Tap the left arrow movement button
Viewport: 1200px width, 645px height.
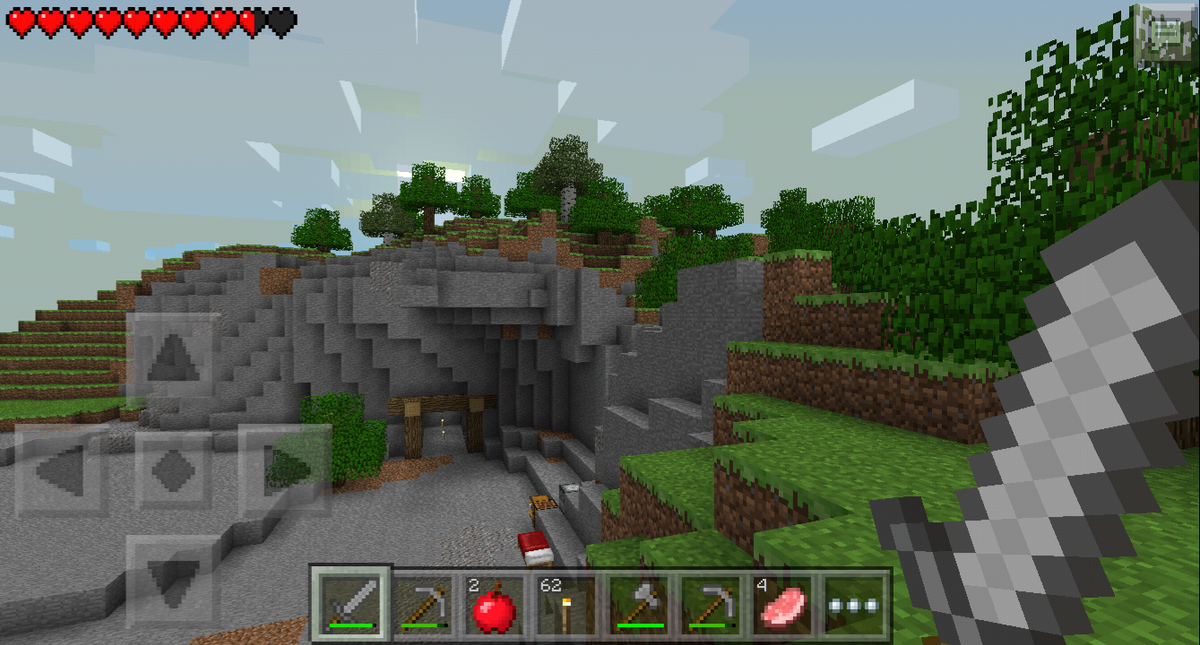click(60, 468)
